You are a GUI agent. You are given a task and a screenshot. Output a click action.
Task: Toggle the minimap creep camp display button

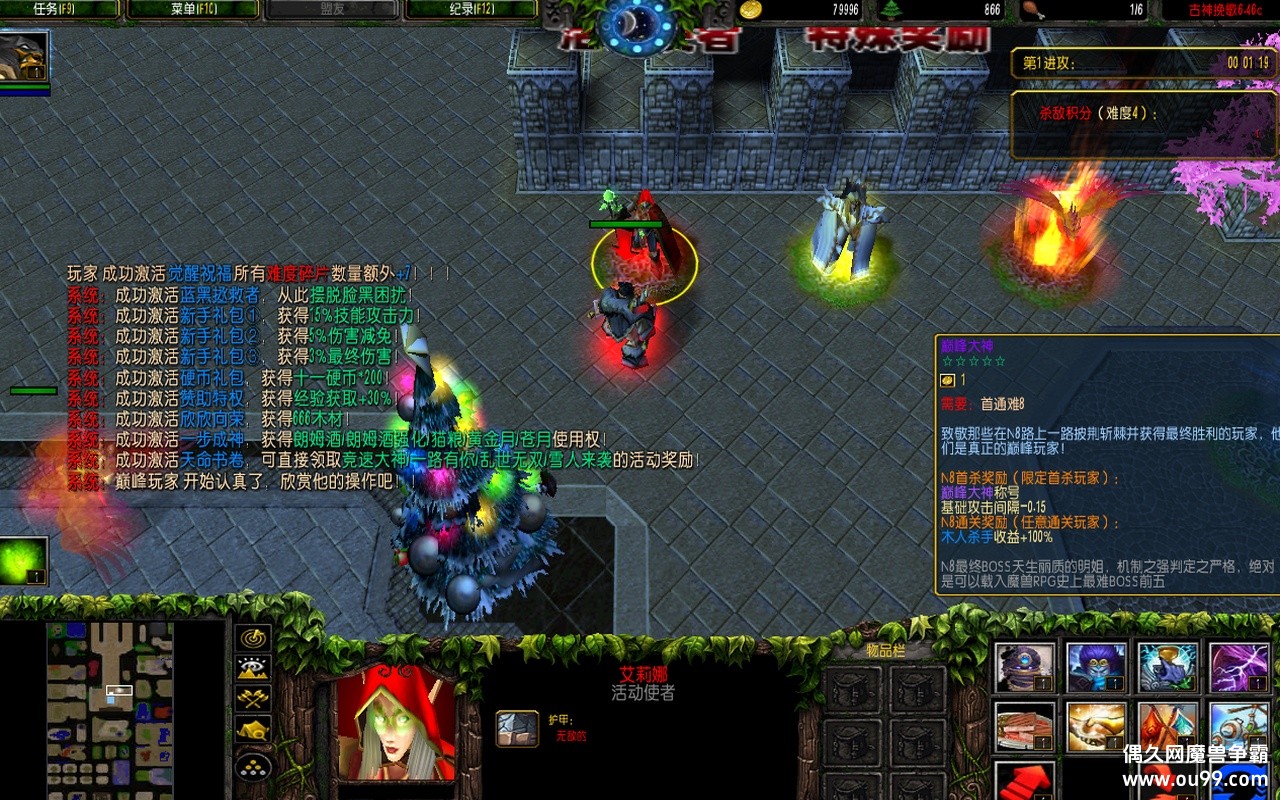coord(253,730)
